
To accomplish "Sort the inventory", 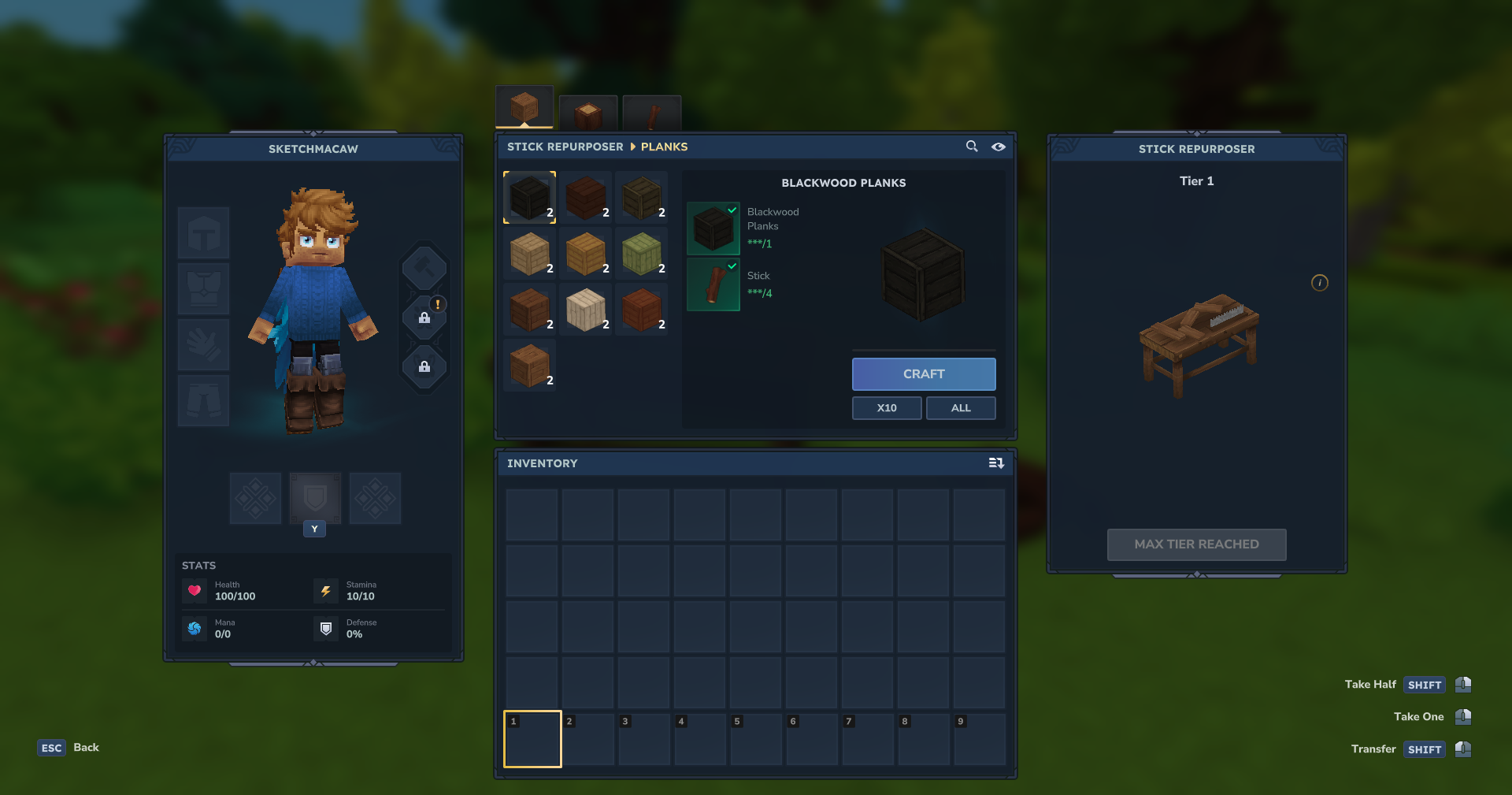I will click(x=996, y=463).
